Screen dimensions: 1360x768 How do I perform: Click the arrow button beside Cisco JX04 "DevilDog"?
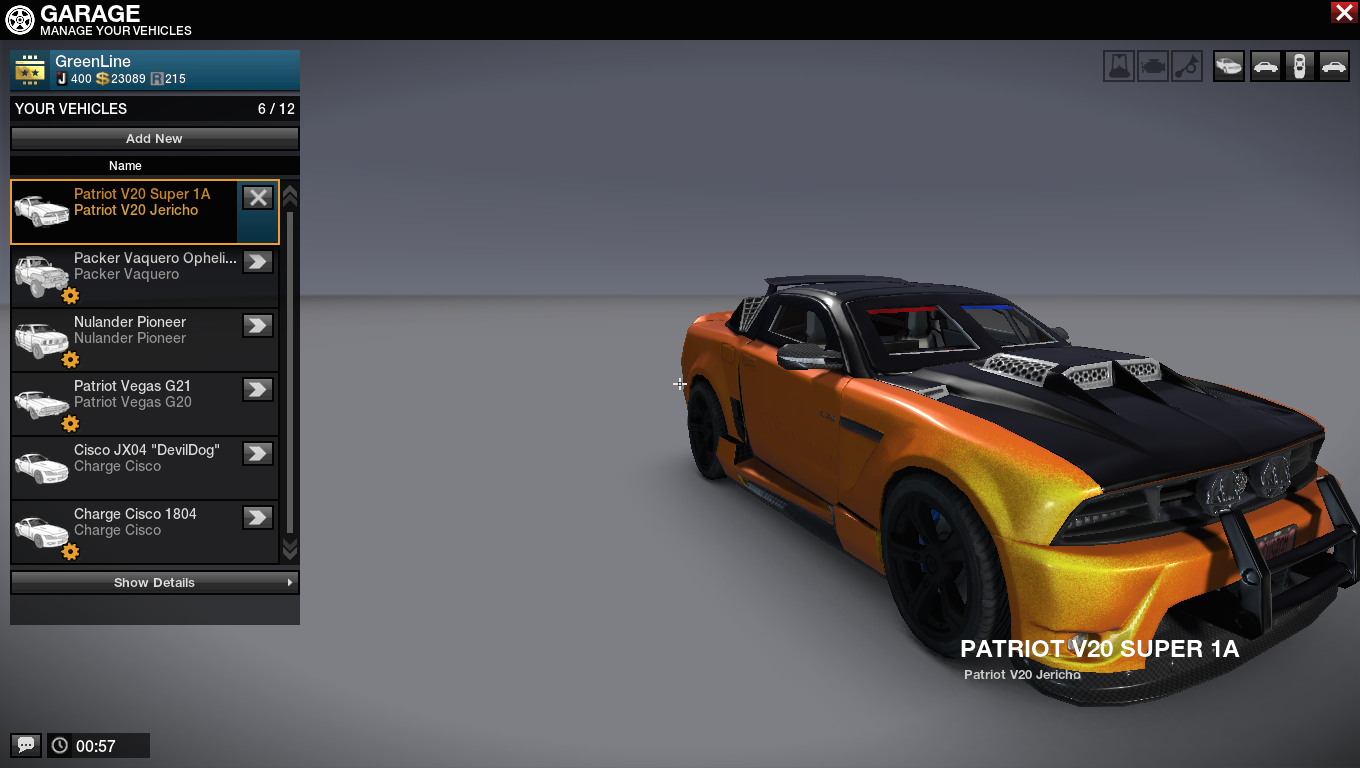click(258, 454)
